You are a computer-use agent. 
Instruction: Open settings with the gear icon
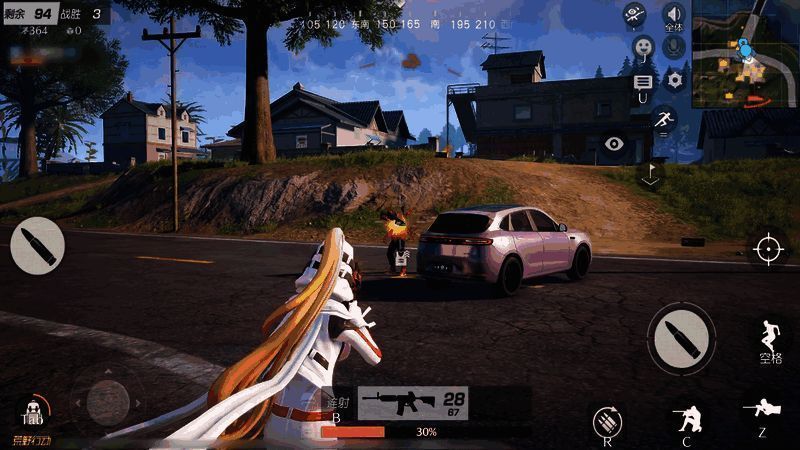pos(675,80)
